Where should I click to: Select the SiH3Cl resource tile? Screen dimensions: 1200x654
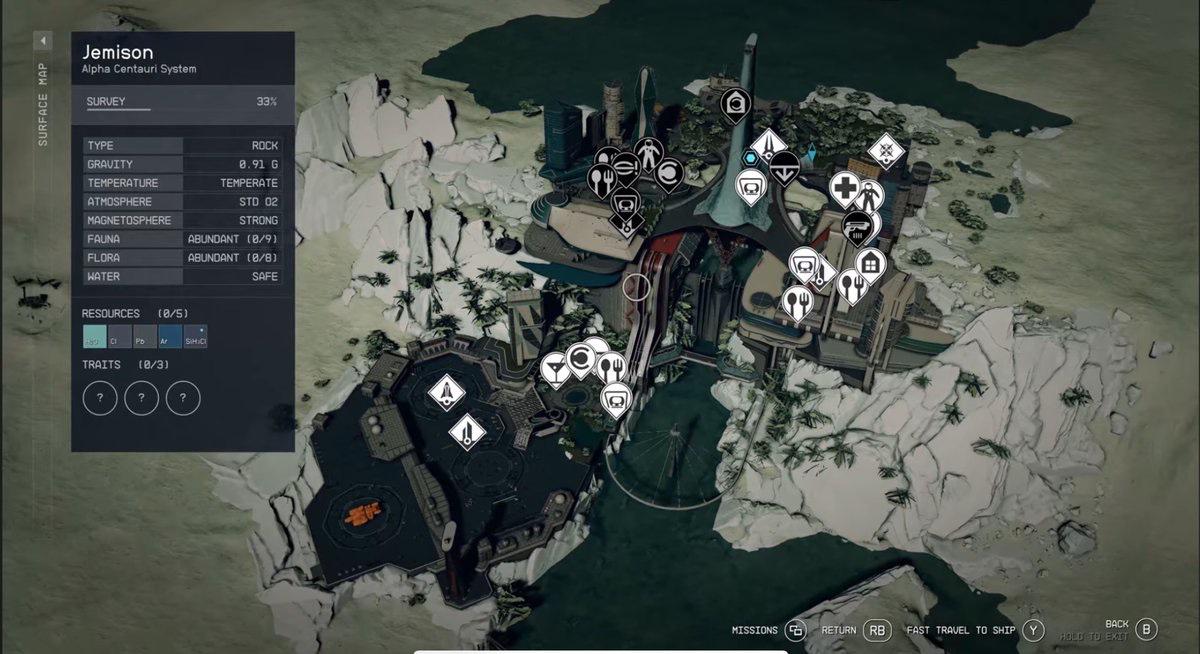point(196,337)
